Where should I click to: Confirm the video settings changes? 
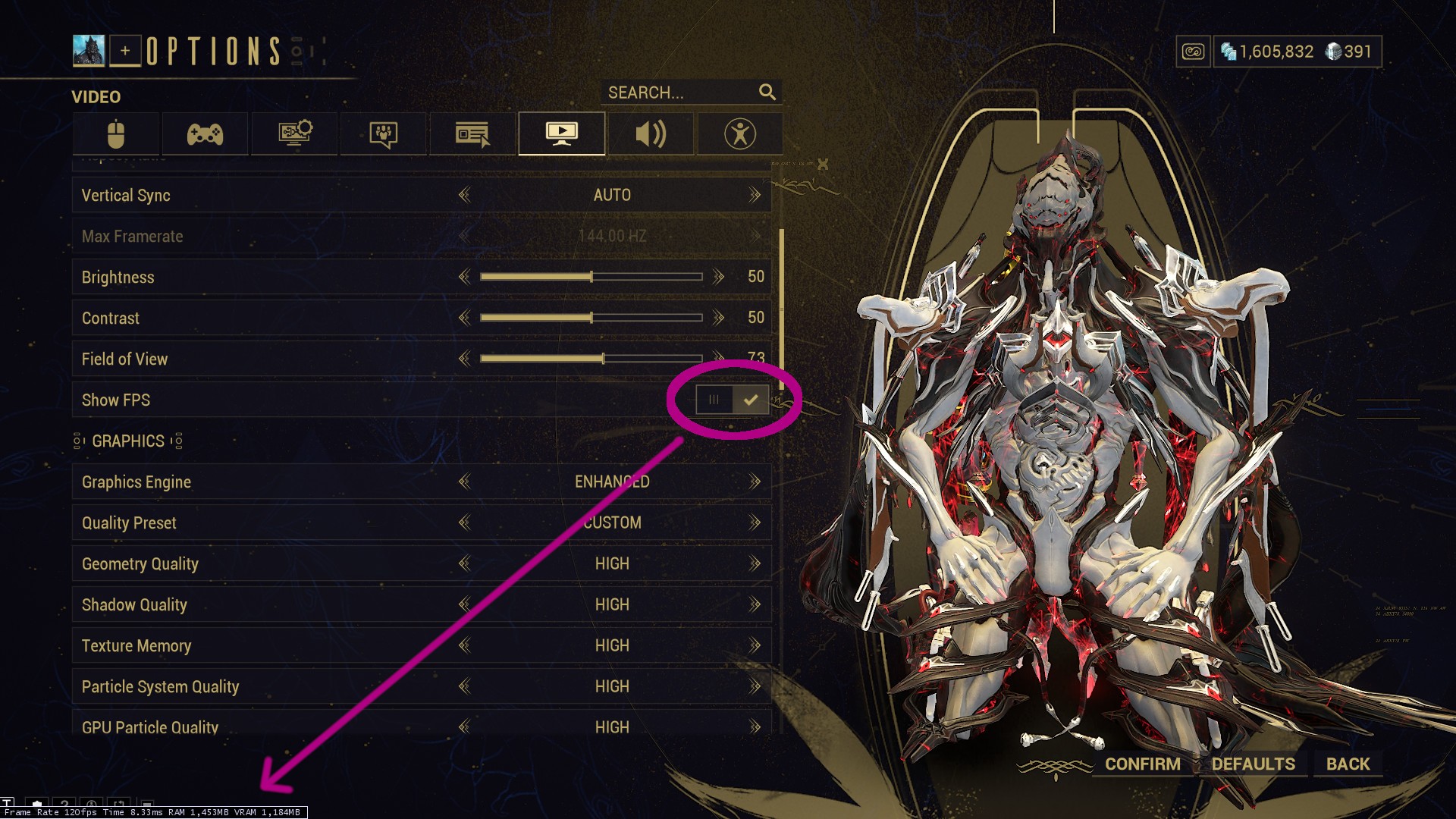point(1142,764)
